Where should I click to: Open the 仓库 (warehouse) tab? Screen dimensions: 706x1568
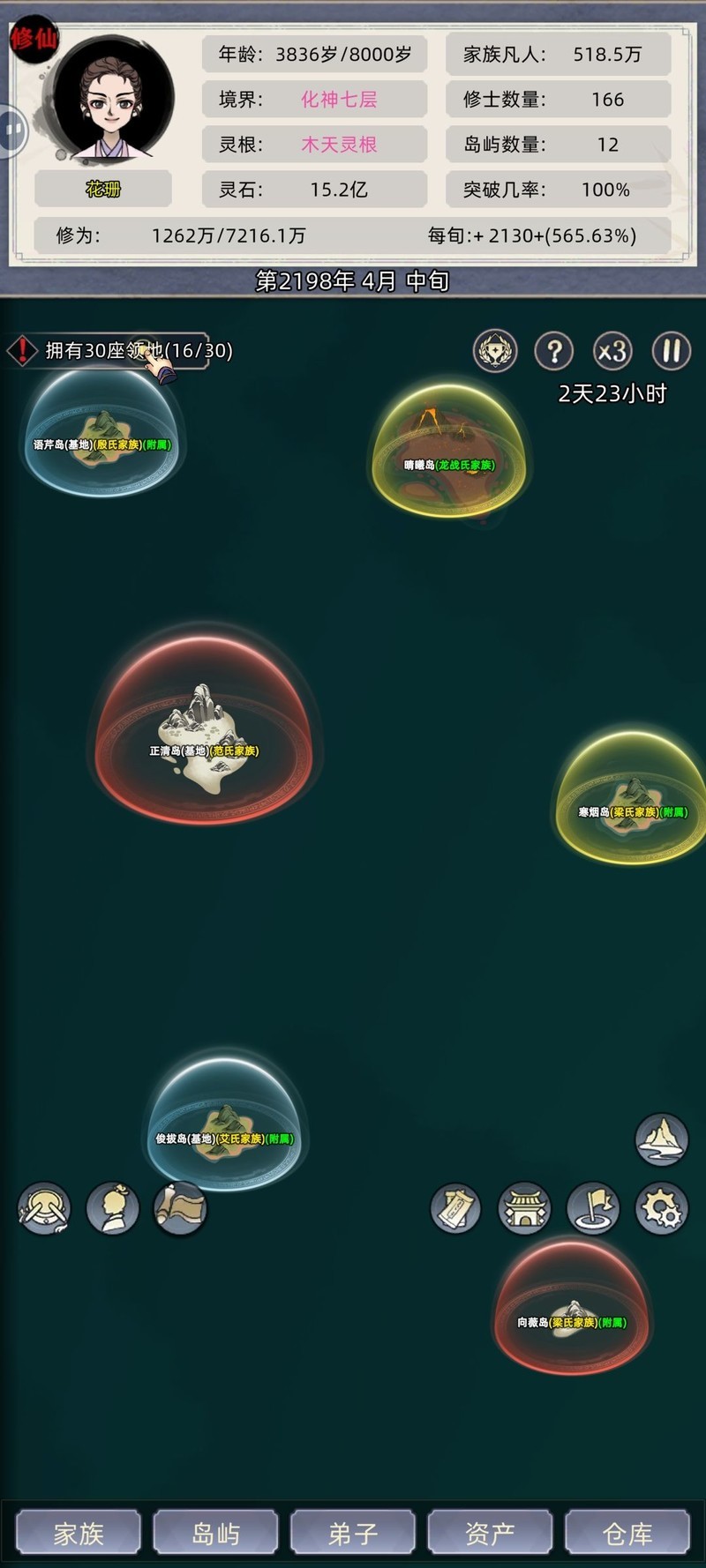[627, 1533]
